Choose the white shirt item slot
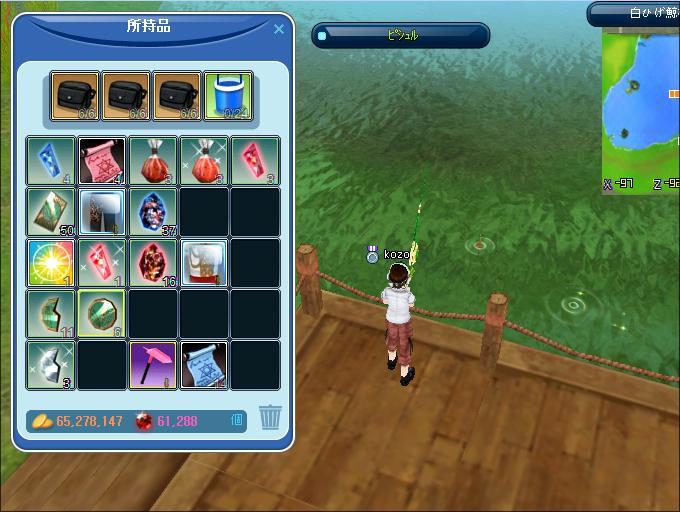The width and height of the screenshot is (680, 512). 204,263
